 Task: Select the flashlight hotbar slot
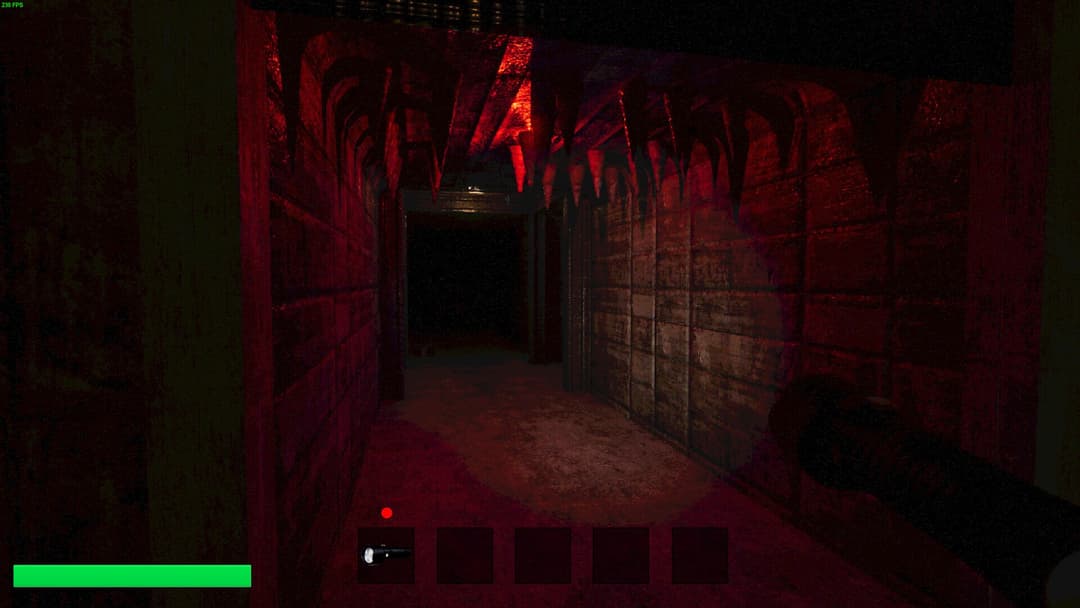pyautogui.click(x=386, y=555)
